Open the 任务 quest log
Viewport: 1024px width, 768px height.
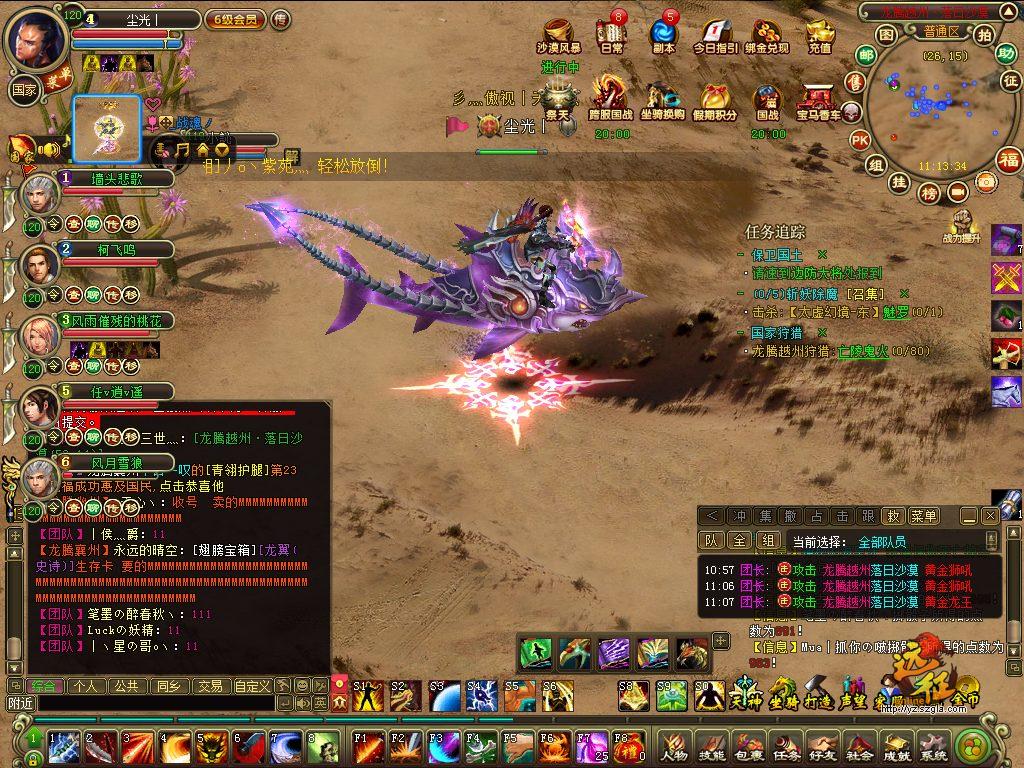[x=786, y=746]
